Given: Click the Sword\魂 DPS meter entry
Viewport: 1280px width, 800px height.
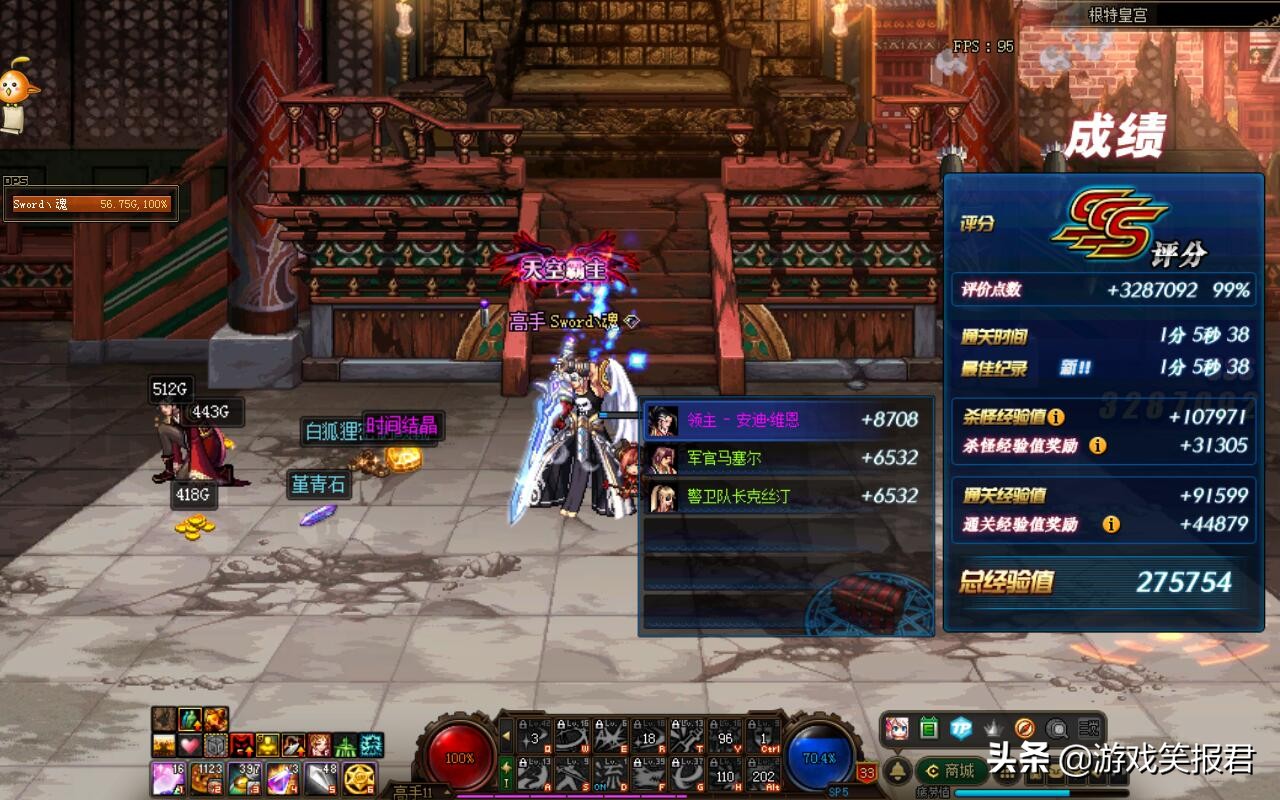Looking at the screenshot, I should coord(91,204).
